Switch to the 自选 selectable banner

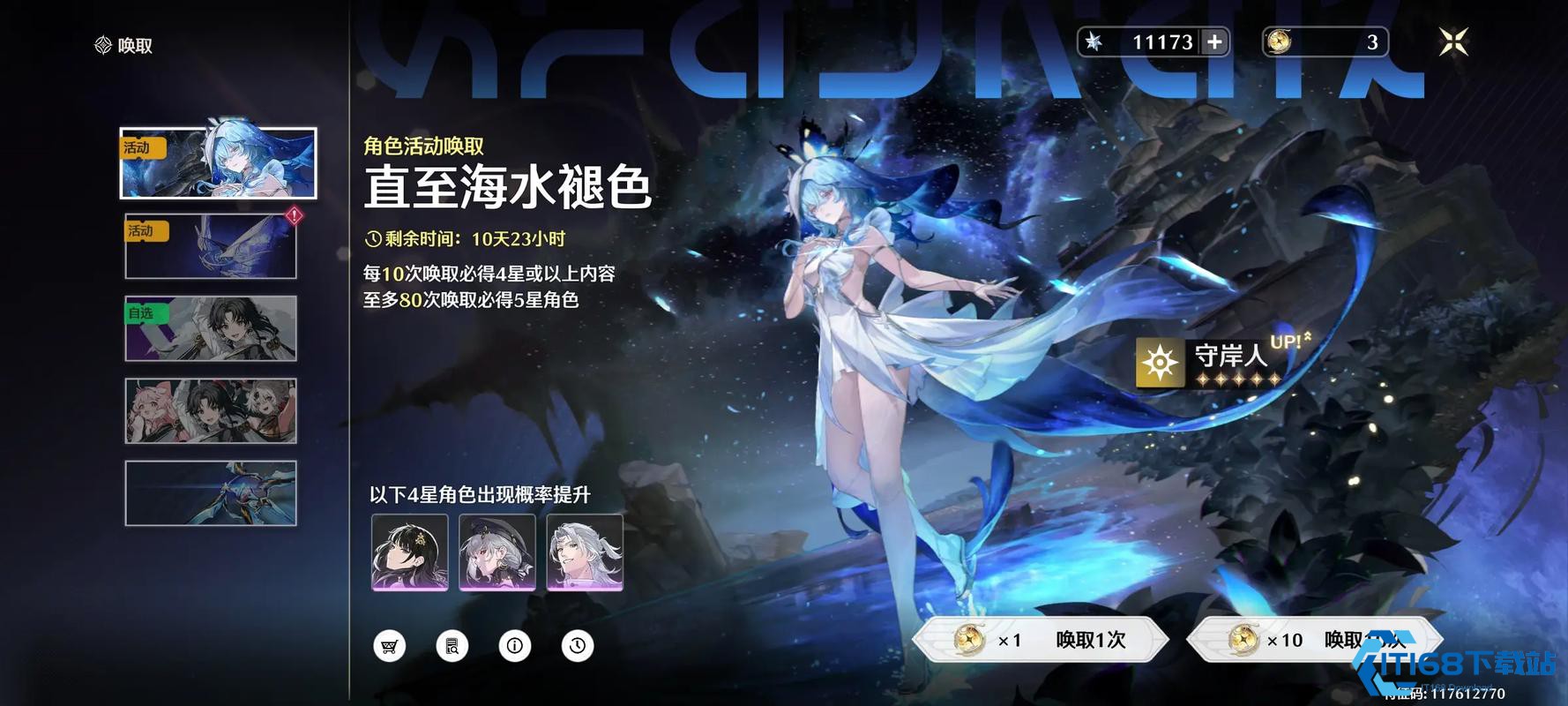(x=210, y=328)
